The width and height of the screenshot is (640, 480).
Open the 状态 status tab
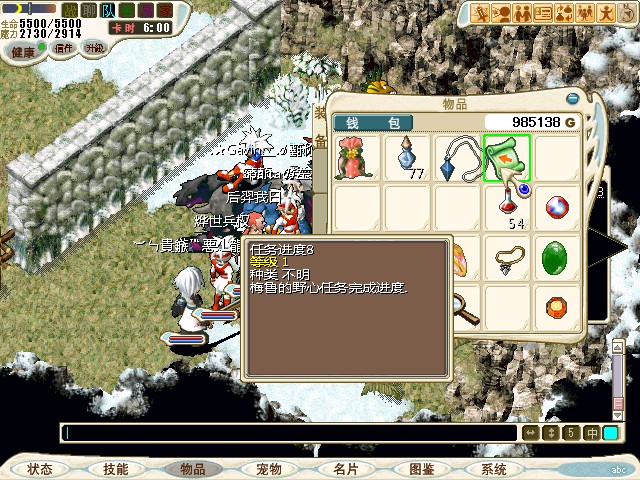[x=40, y=469]
